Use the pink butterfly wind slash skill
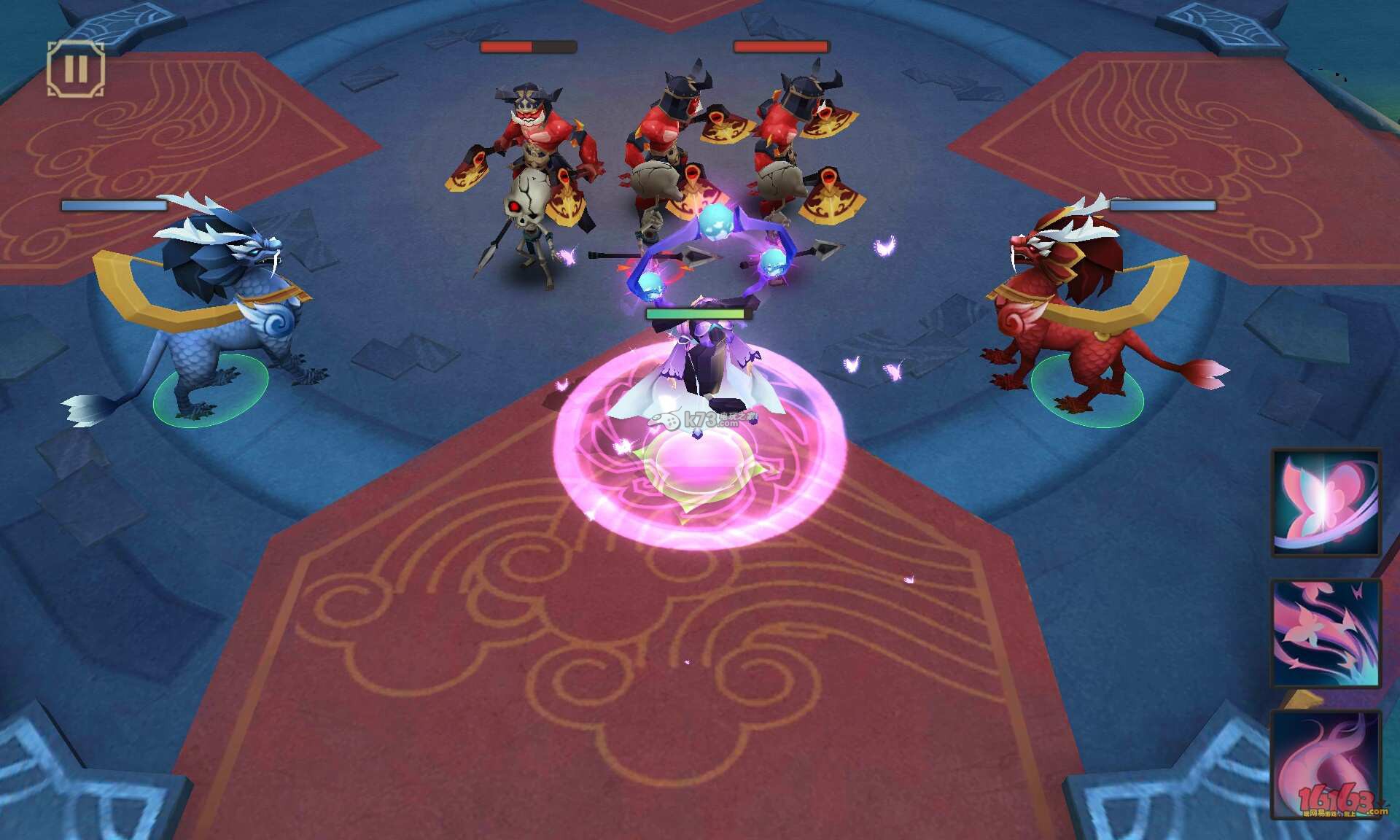1400x840 pixels. tap(1326, 633)
